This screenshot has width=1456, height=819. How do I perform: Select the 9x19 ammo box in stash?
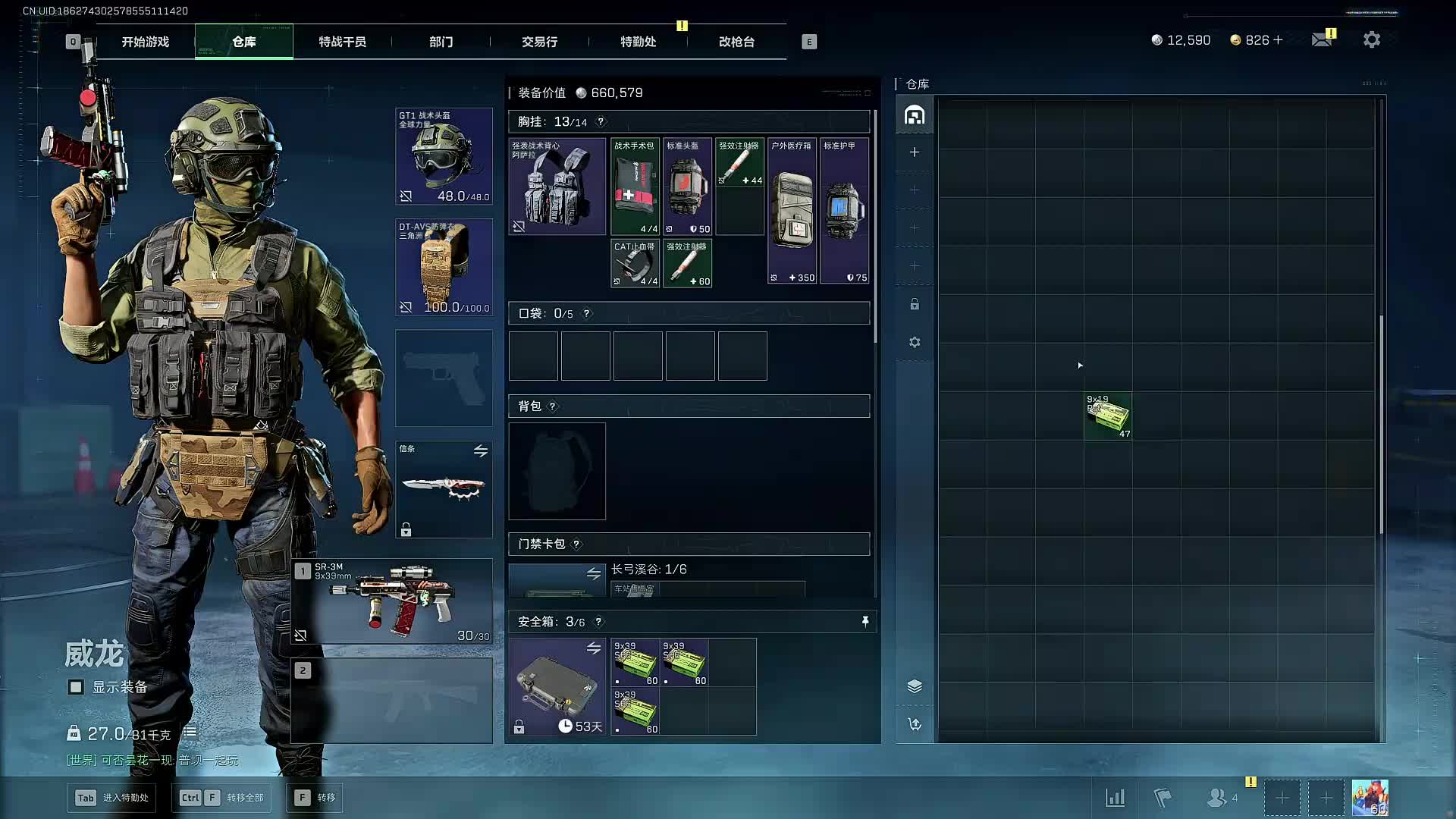(x=1108, y=416)
